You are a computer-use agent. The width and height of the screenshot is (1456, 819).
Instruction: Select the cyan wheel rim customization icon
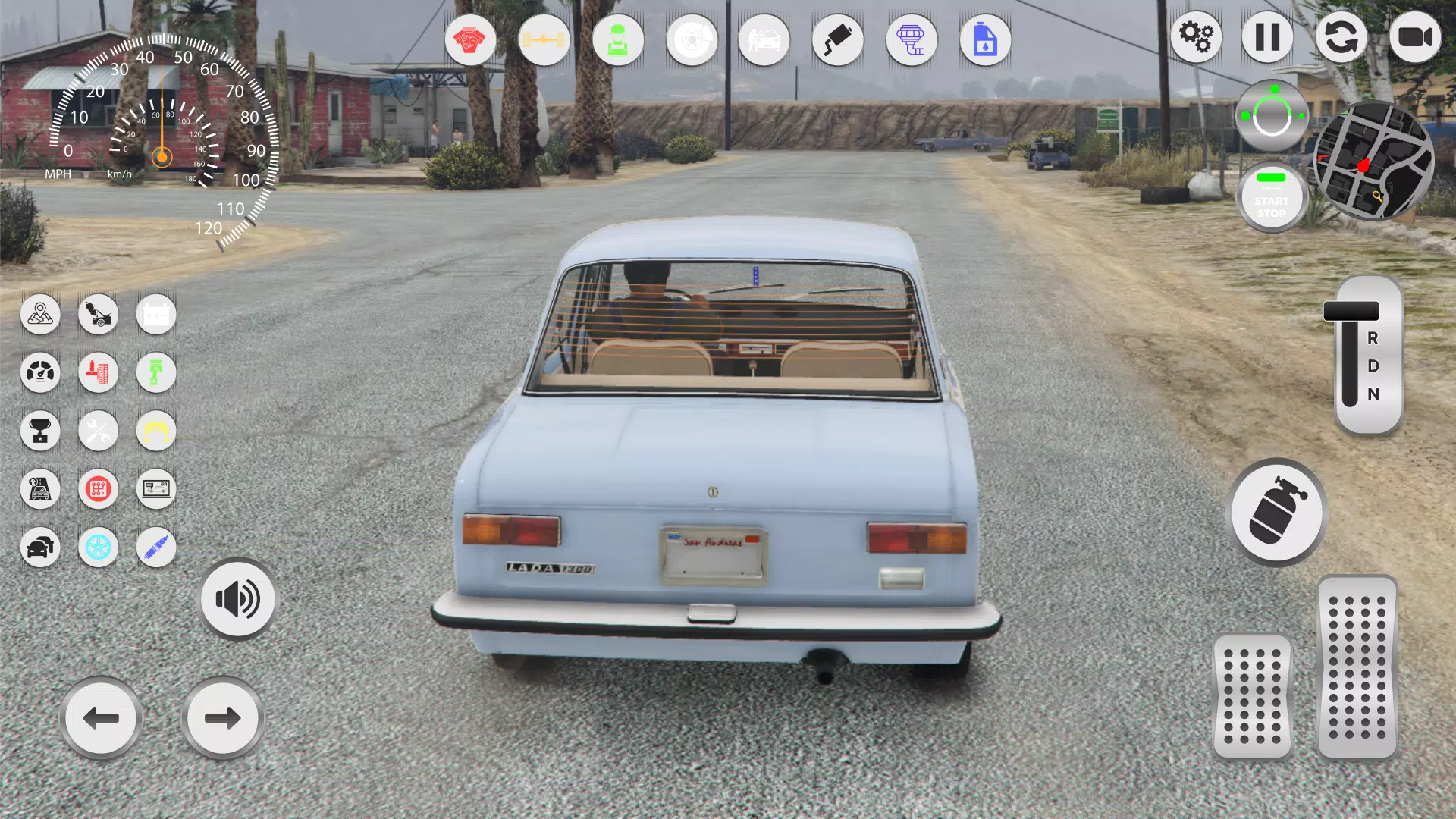coord(98,548)
